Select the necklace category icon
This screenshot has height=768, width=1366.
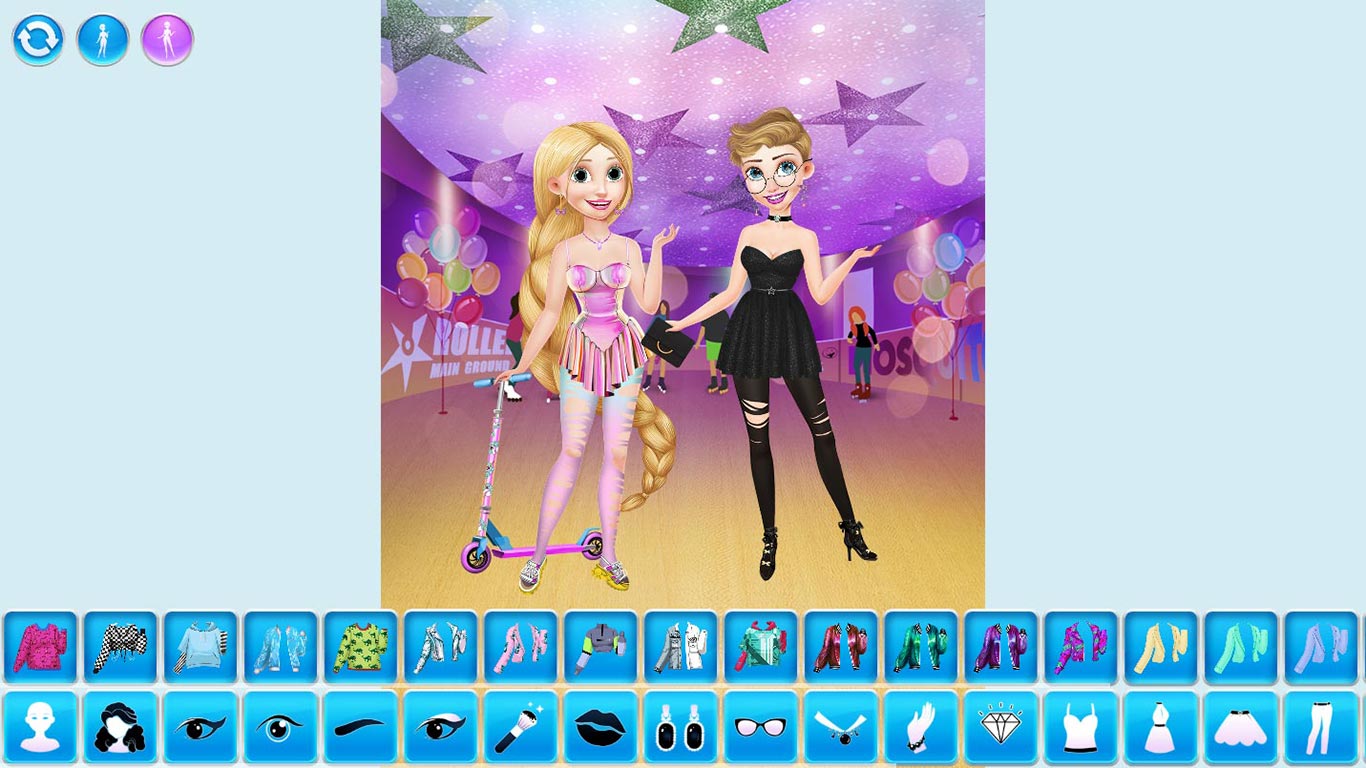coord(839,728)
